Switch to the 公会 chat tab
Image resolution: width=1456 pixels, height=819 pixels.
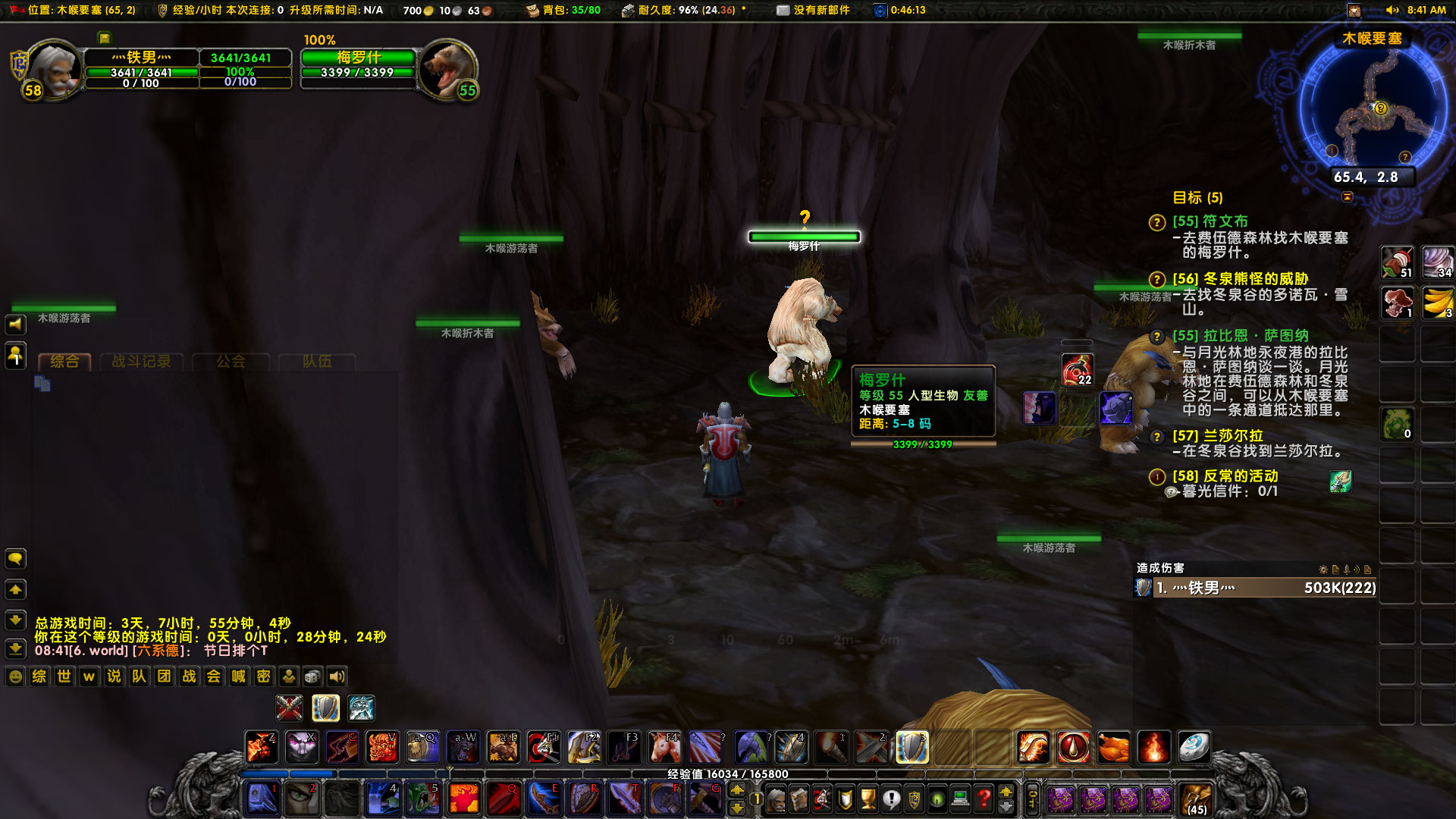(x=230, y=362)
